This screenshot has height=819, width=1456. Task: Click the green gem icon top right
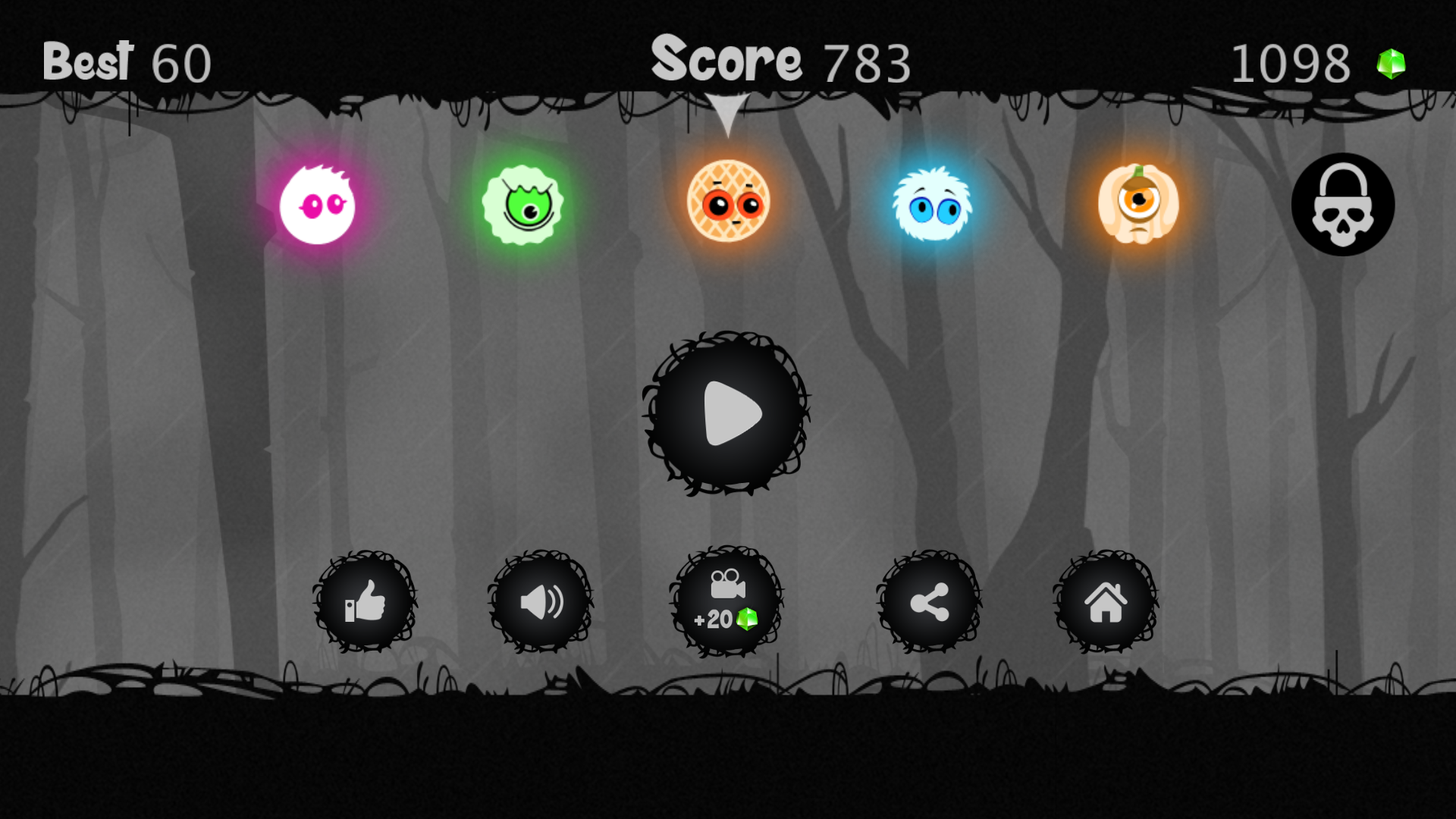(x=1390, y=63)
